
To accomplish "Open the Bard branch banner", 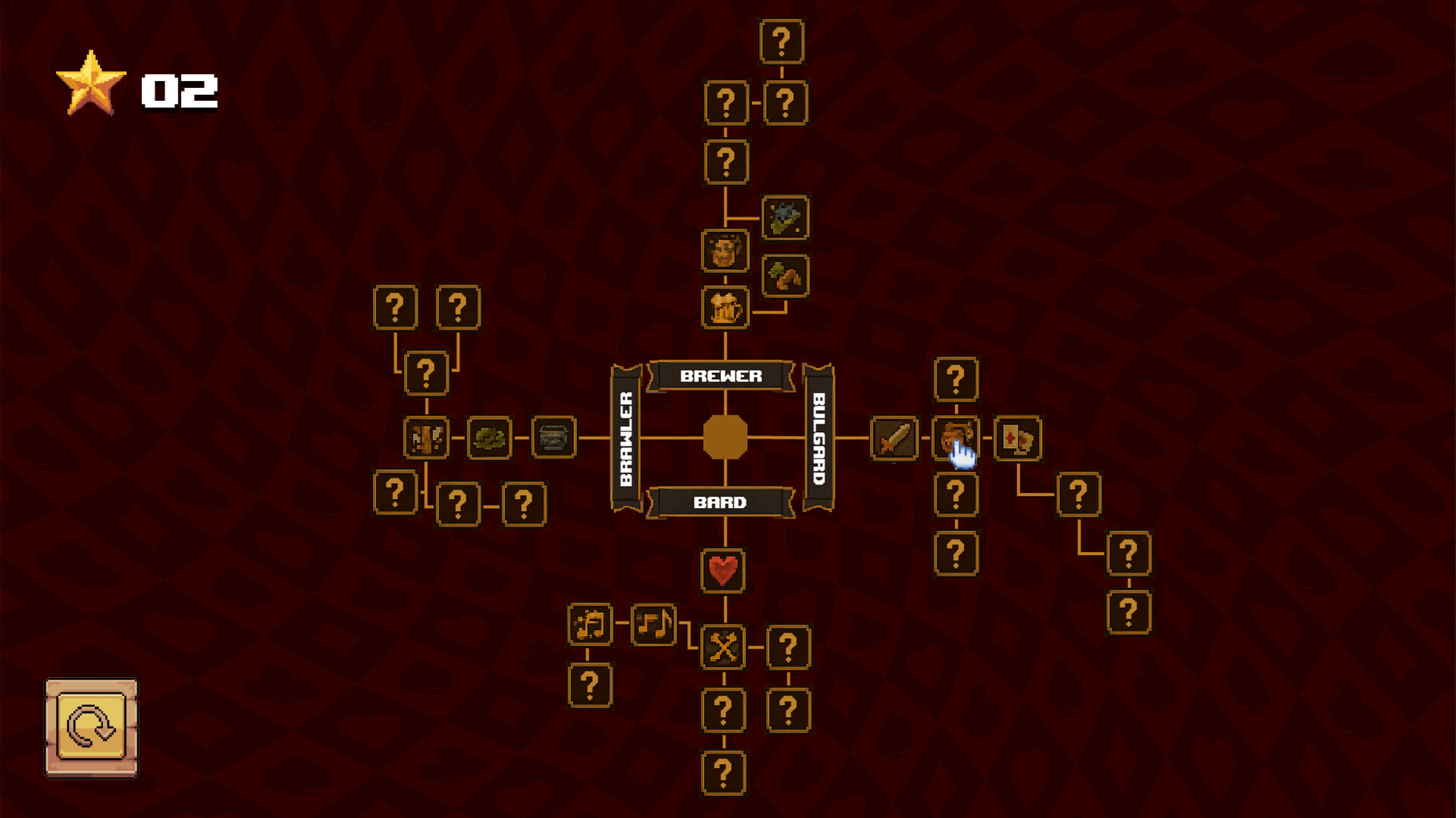I will coord(722,501).
